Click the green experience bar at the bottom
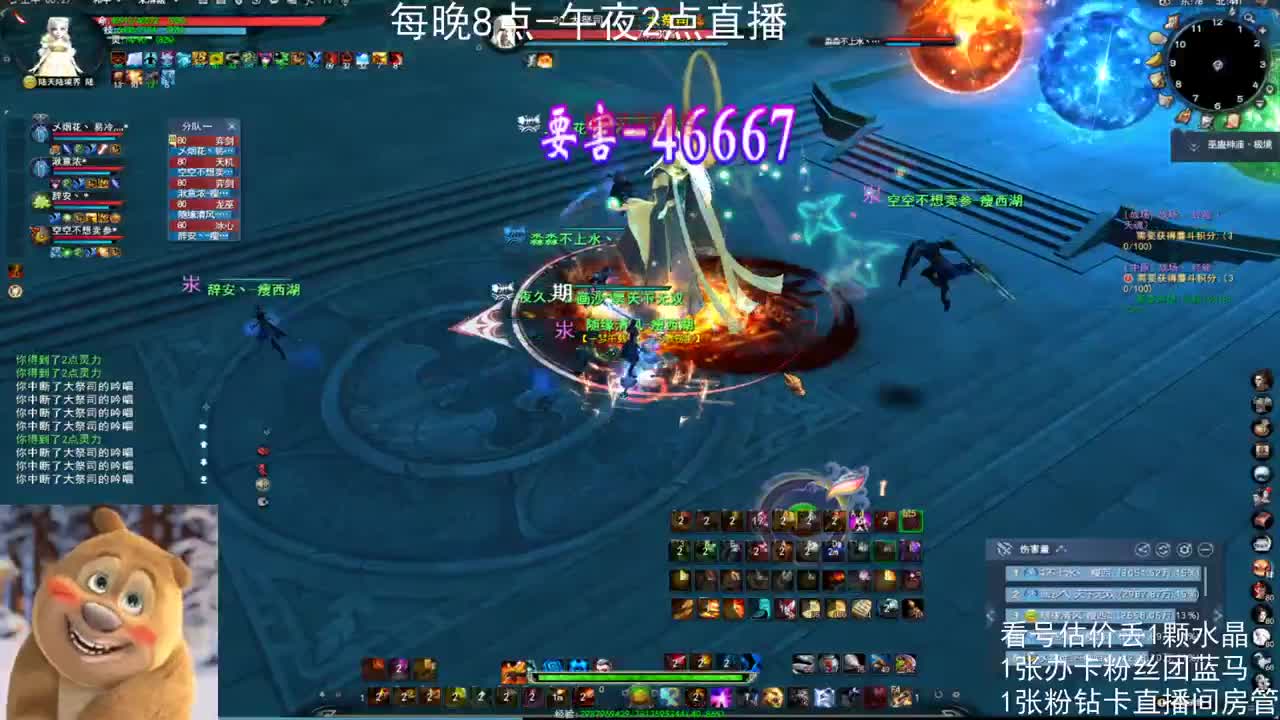Viewport: 1280px width, 720px height. coord(640,677)
